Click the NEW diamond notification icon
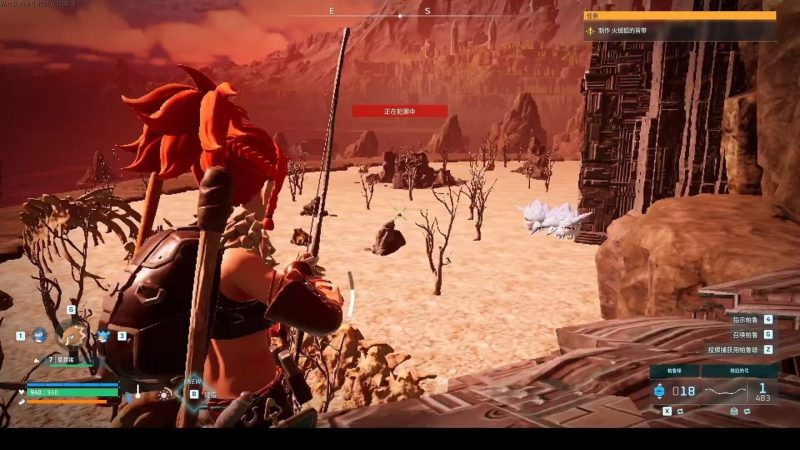Image resolution: width=800 pixels, height=450 pixels. tap(191, 391)
